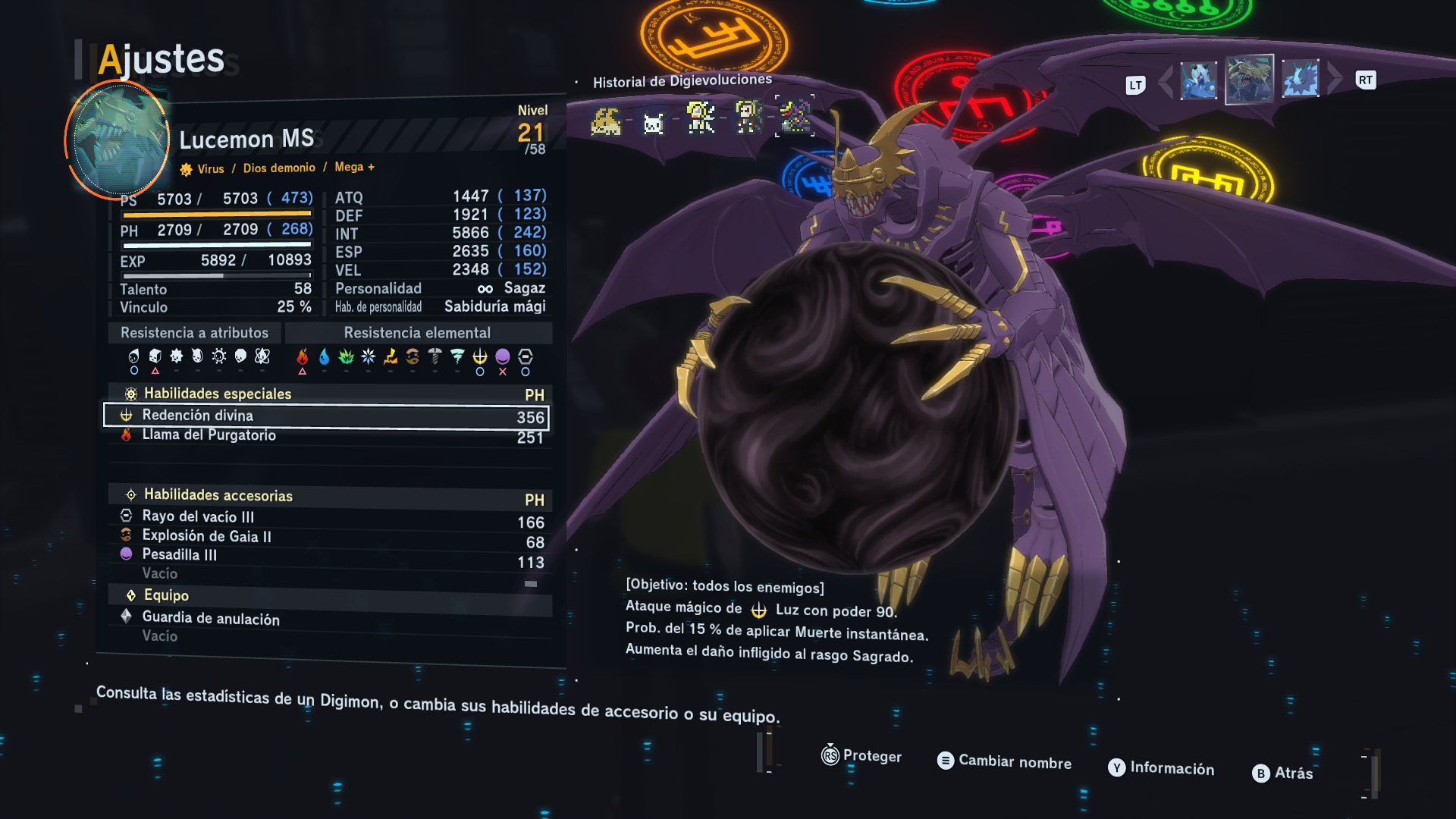Choose the Rayo del vacío III accessory skill
The image size is (1456, 819).
(x=326, y=518)
